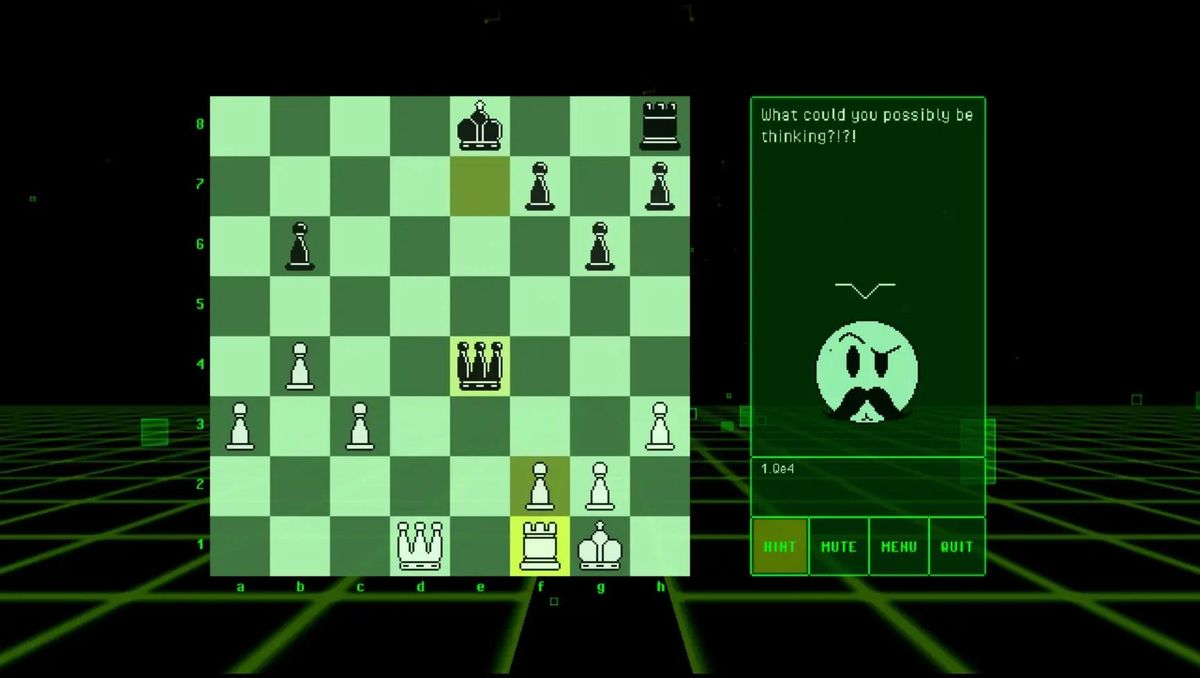The height and width of the screenshot is (678, 1200).
Task: Select the white king
Action: [600, 546]
